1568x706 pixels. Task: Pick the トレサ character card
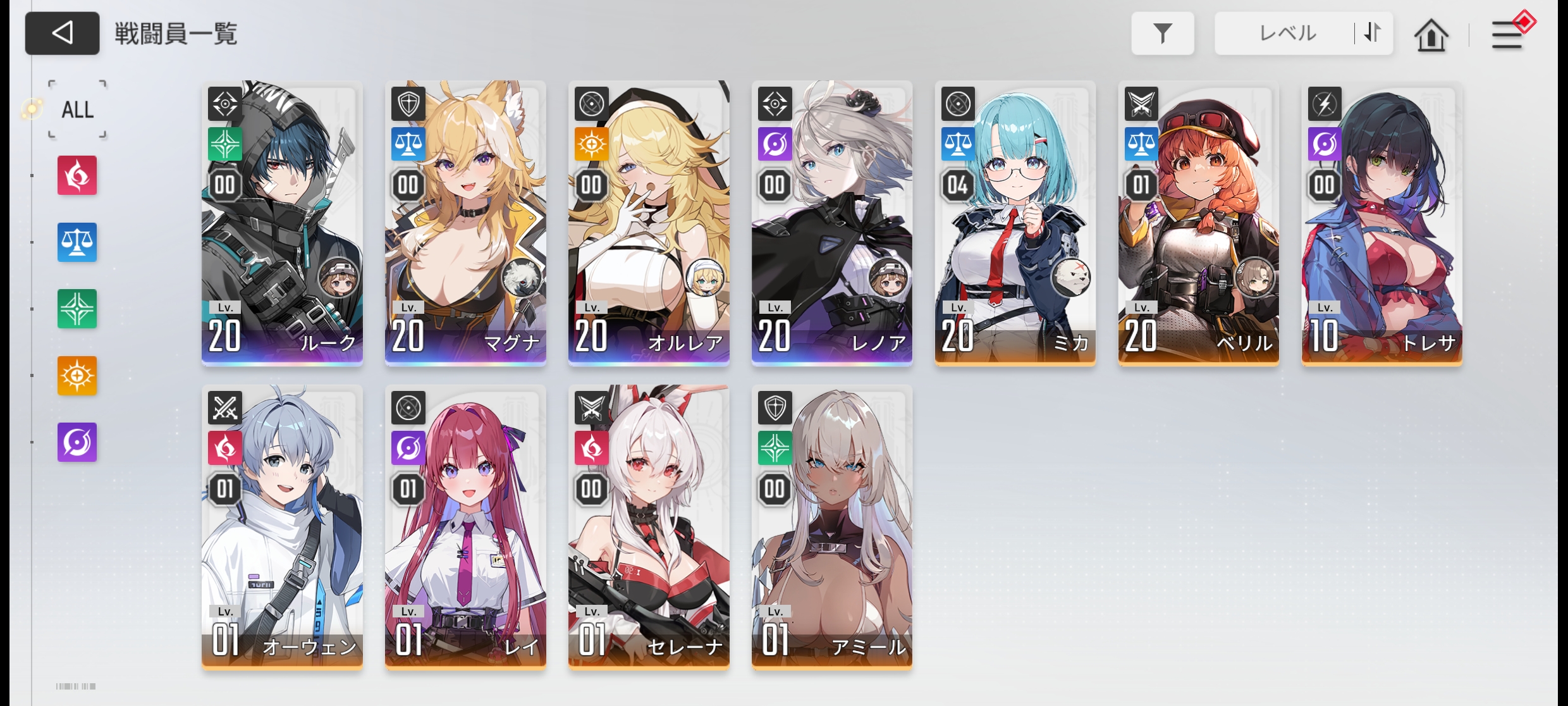1382,223
